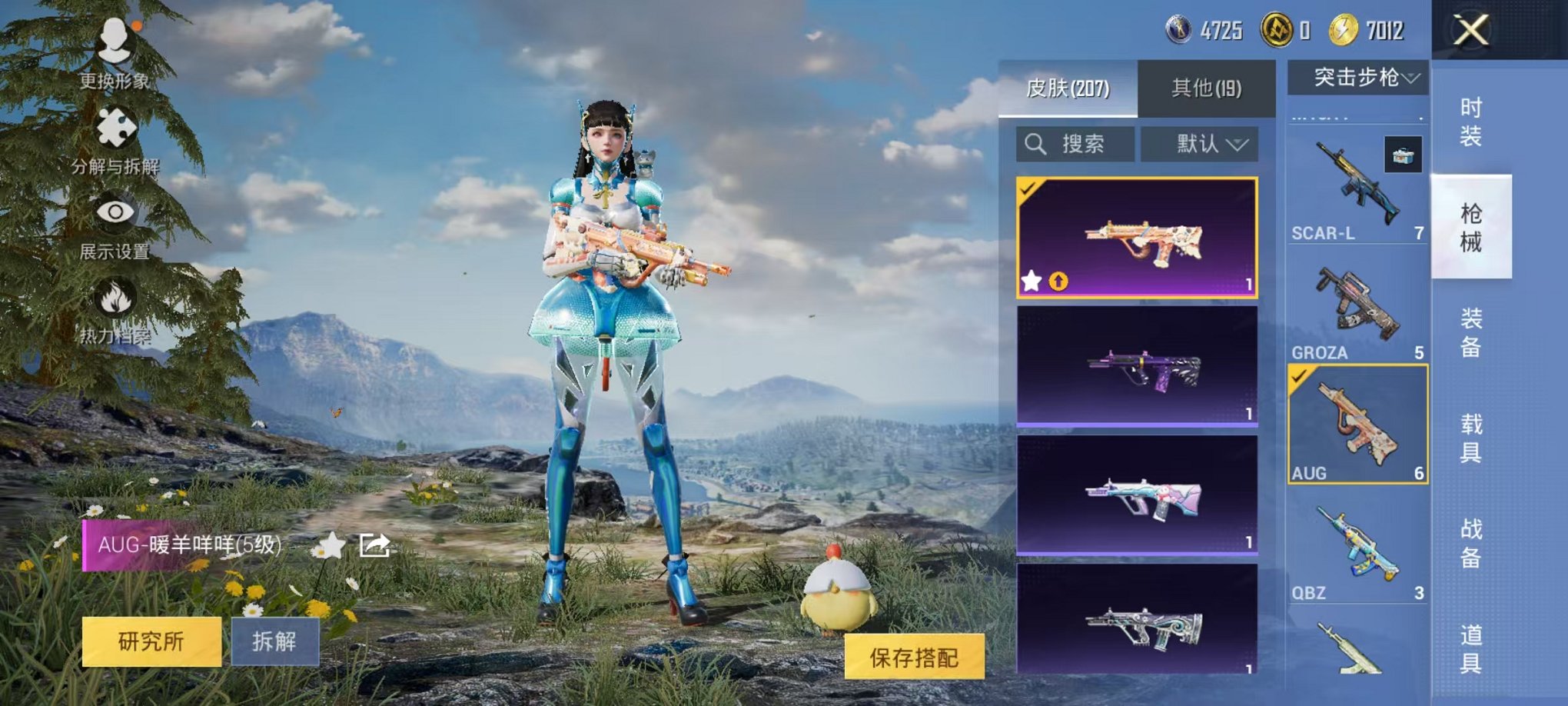This screenshot has width=1568, height=706.
Task: Expand the 突击步枪 weapon category dropdown
Action: pos(1358,77)
